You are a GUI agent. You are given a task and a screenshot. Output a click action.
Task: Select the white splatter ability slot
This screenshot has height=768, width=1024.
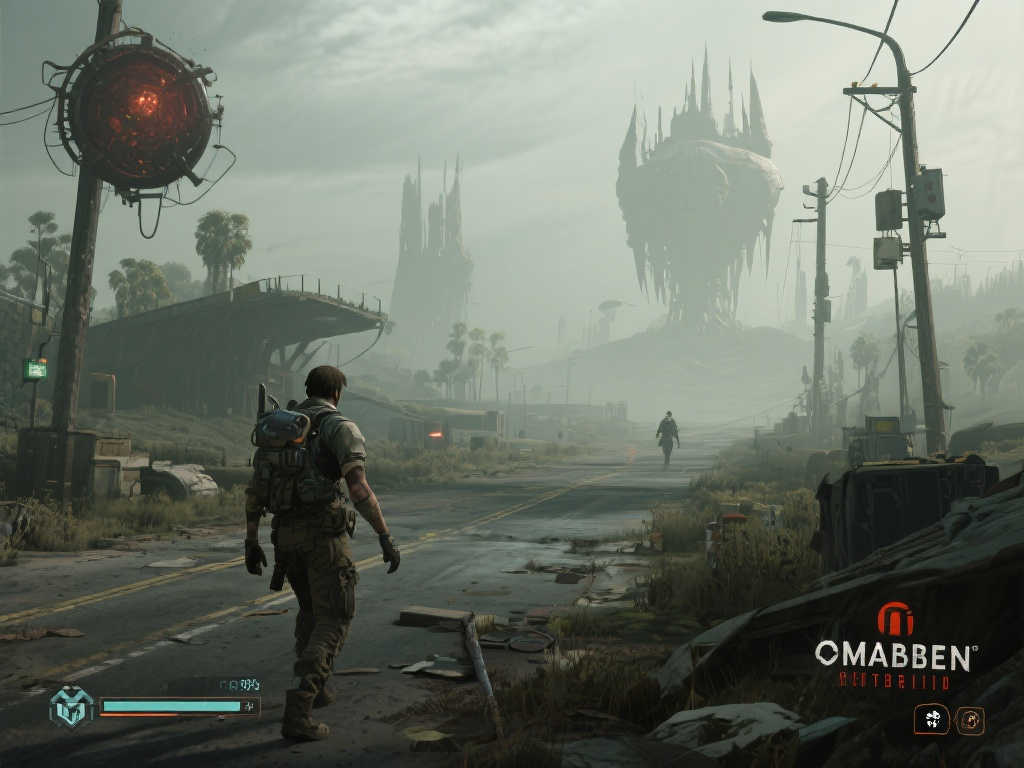(932, 719)
